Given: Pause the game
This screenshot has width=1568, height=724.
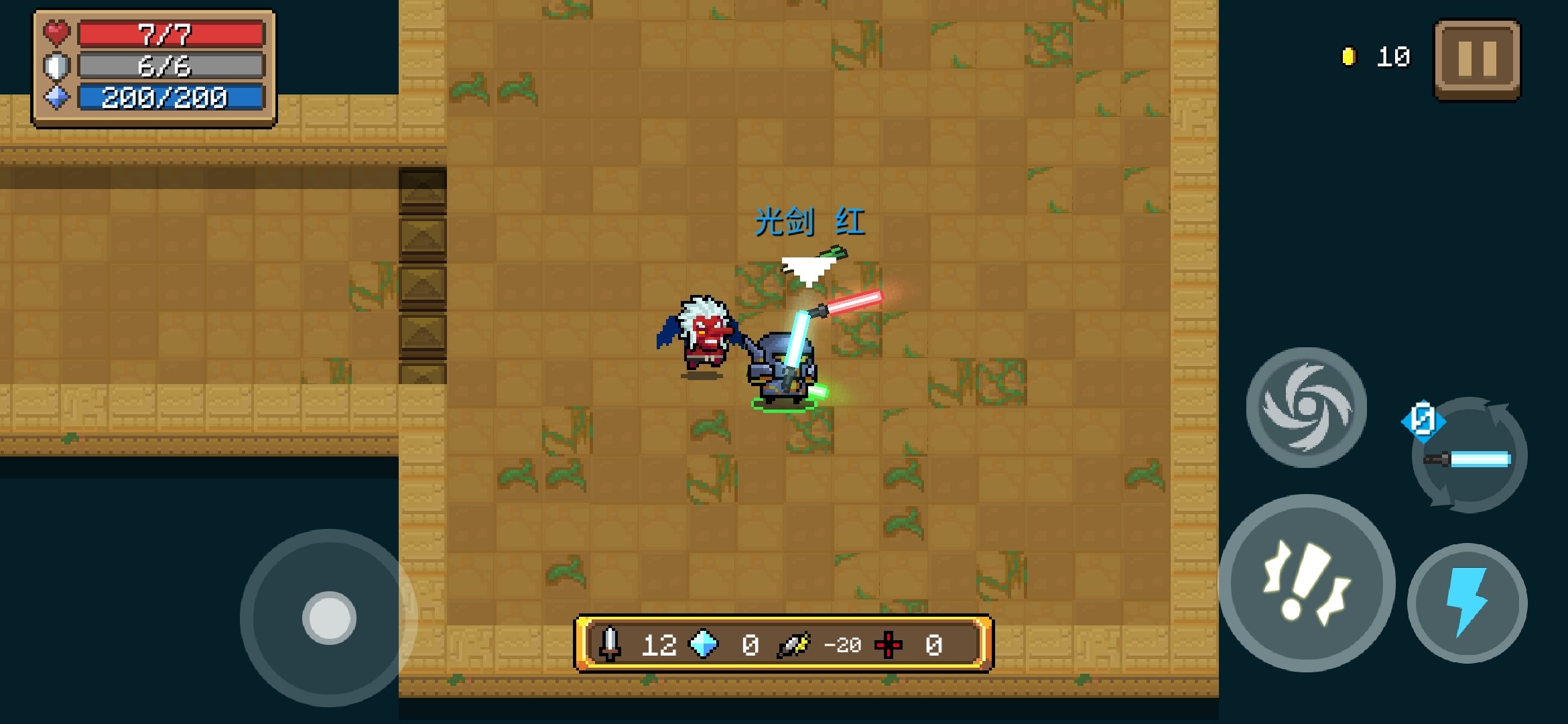Looking at the screenshot, I should point(1477,59).
